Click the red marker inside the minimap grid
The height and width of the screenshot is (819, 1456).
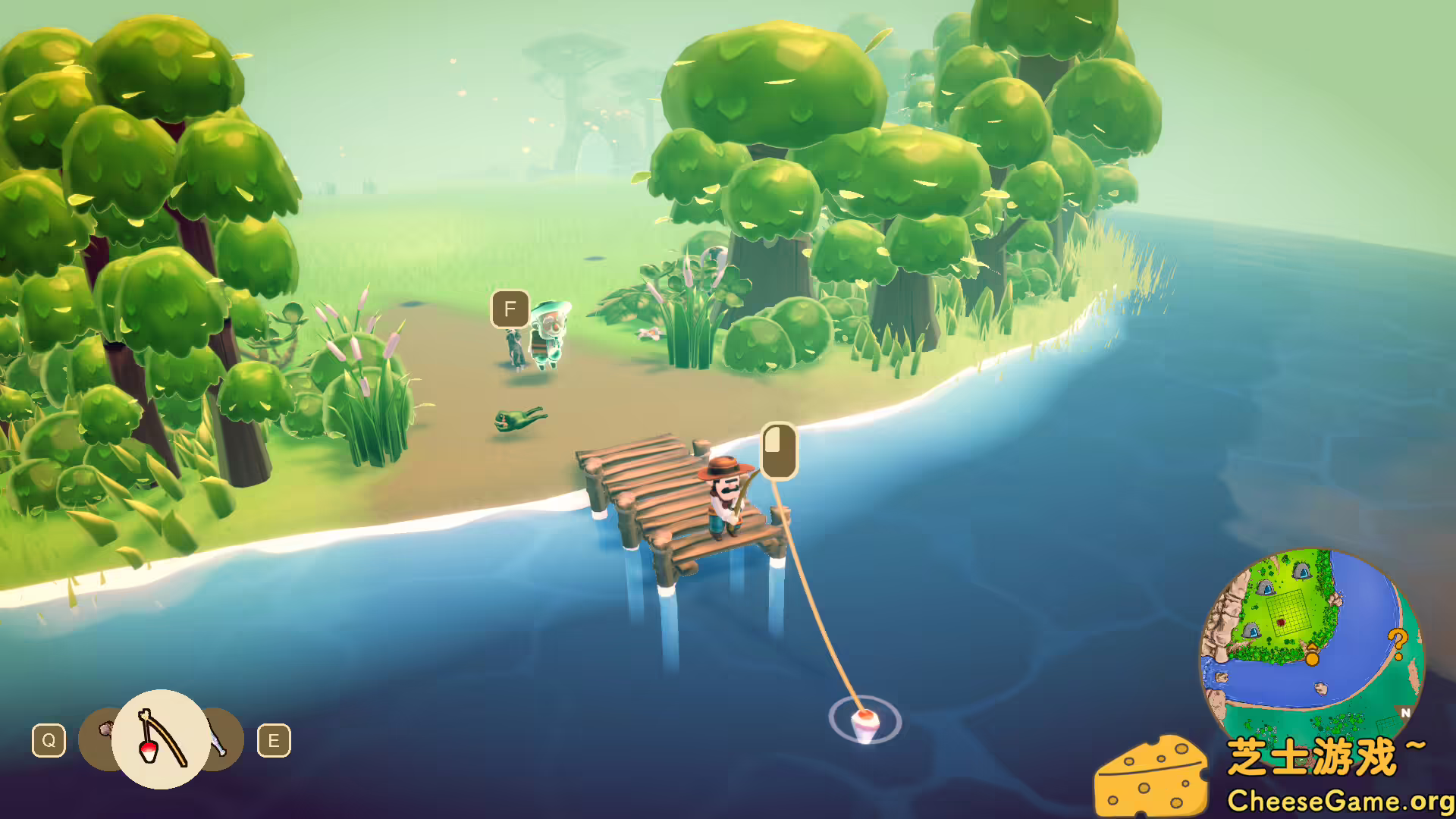click(1282, 620)
